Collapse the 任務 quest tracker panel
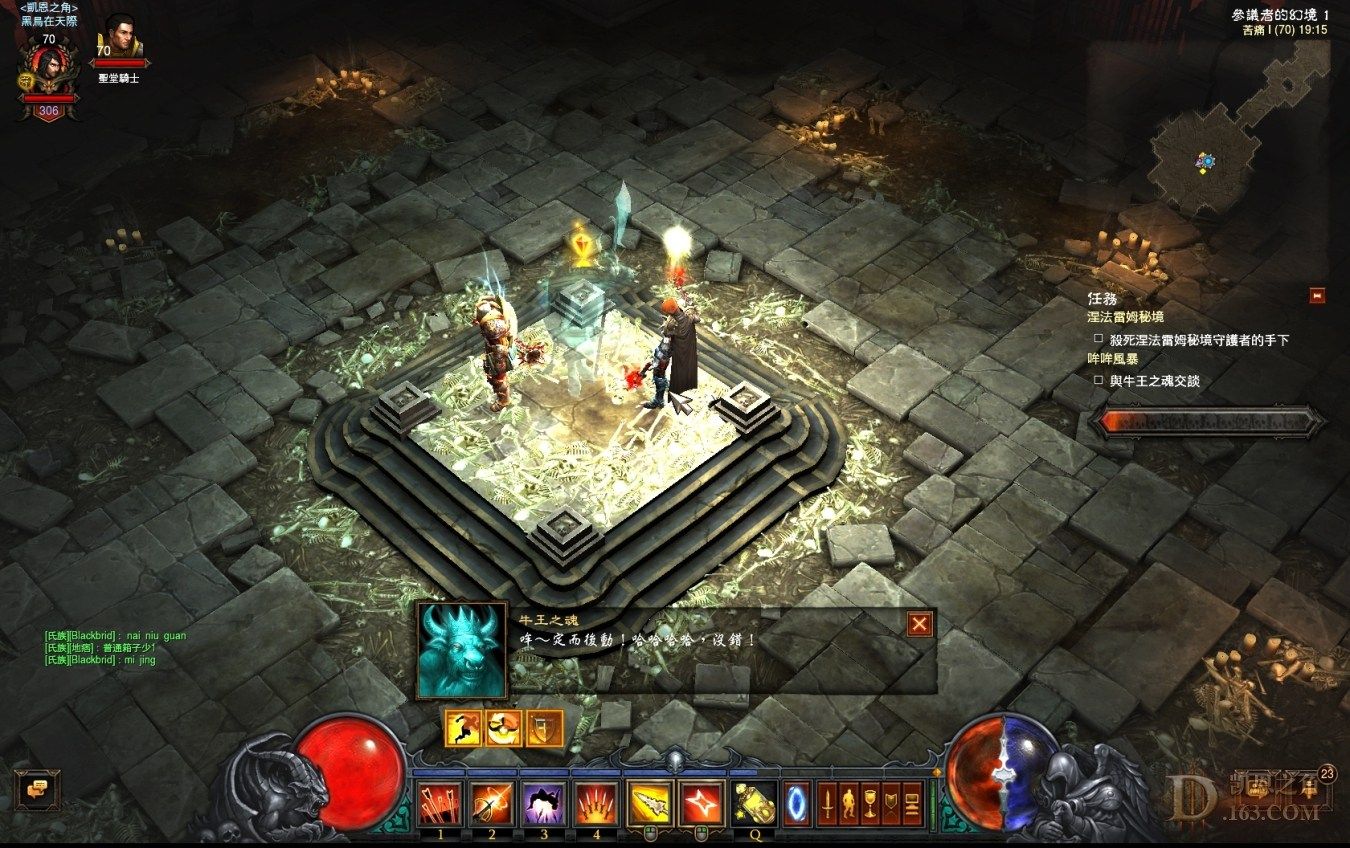The height and width of the screenshot is (848, 1350). [1317, 295]
